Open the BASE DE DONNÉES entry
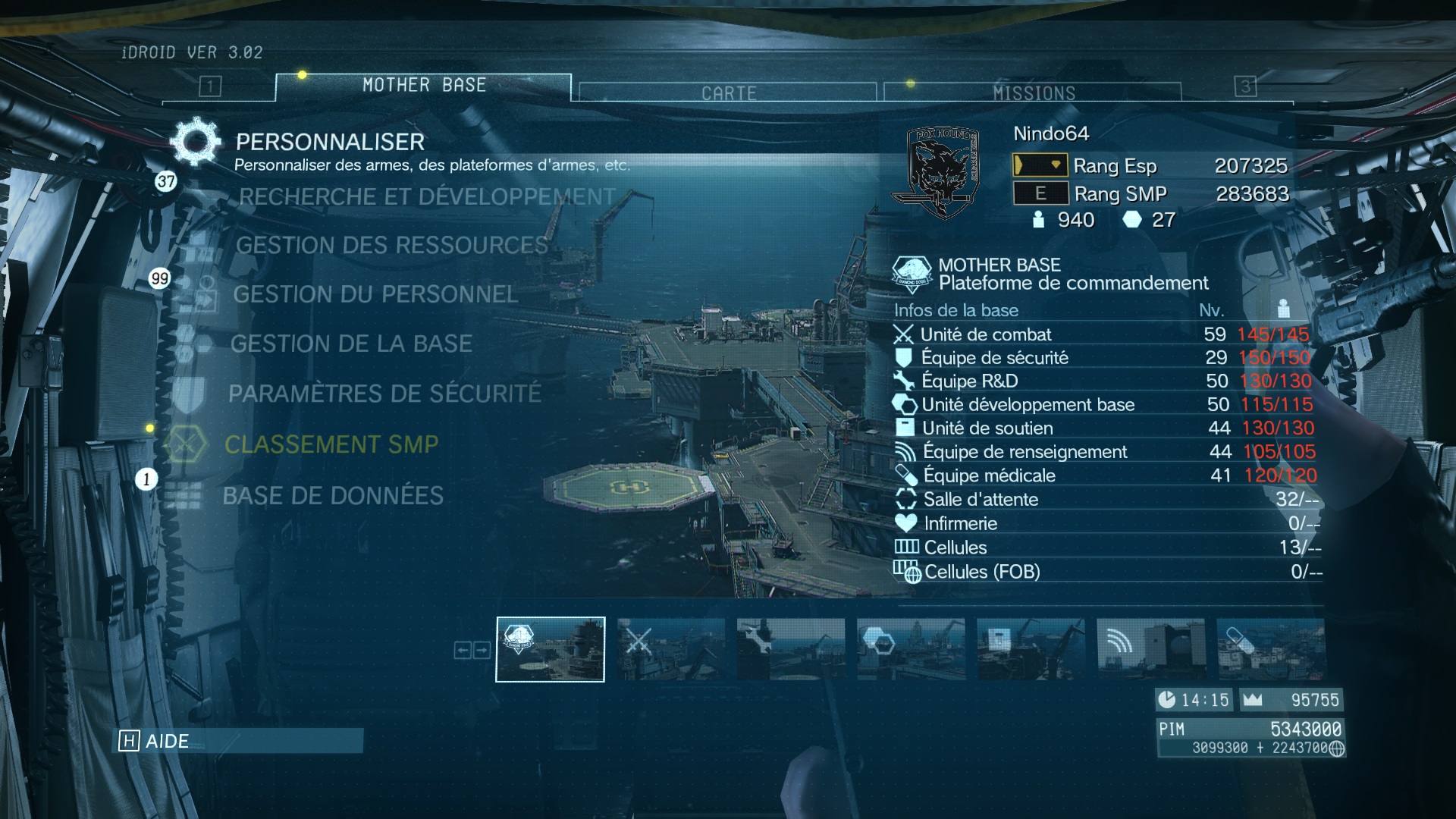This screenshot has width=1456, height=819. tap(333, 496)
